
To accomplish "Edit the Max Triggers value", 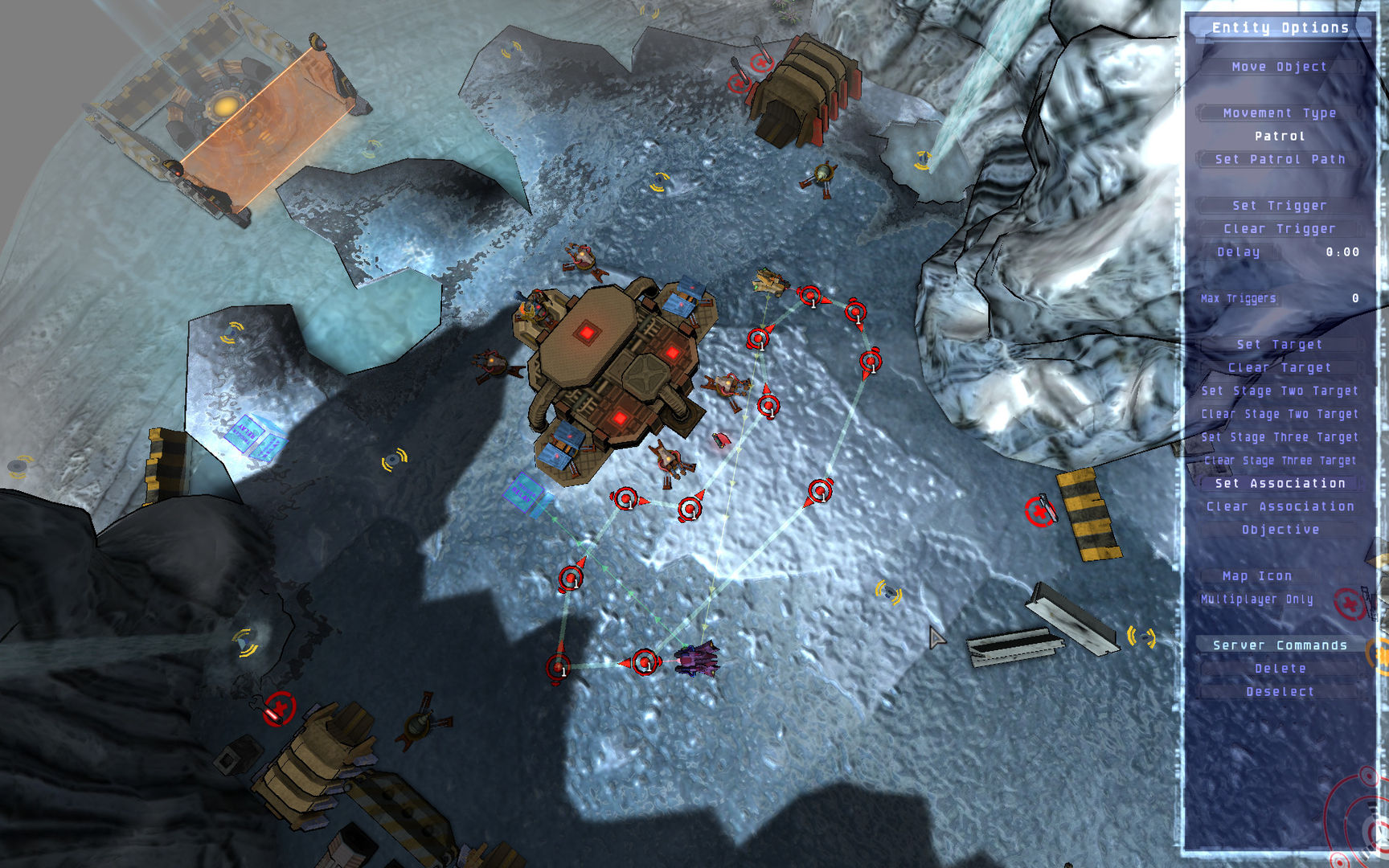I will pyautogui.click(x=1354, y=298).
